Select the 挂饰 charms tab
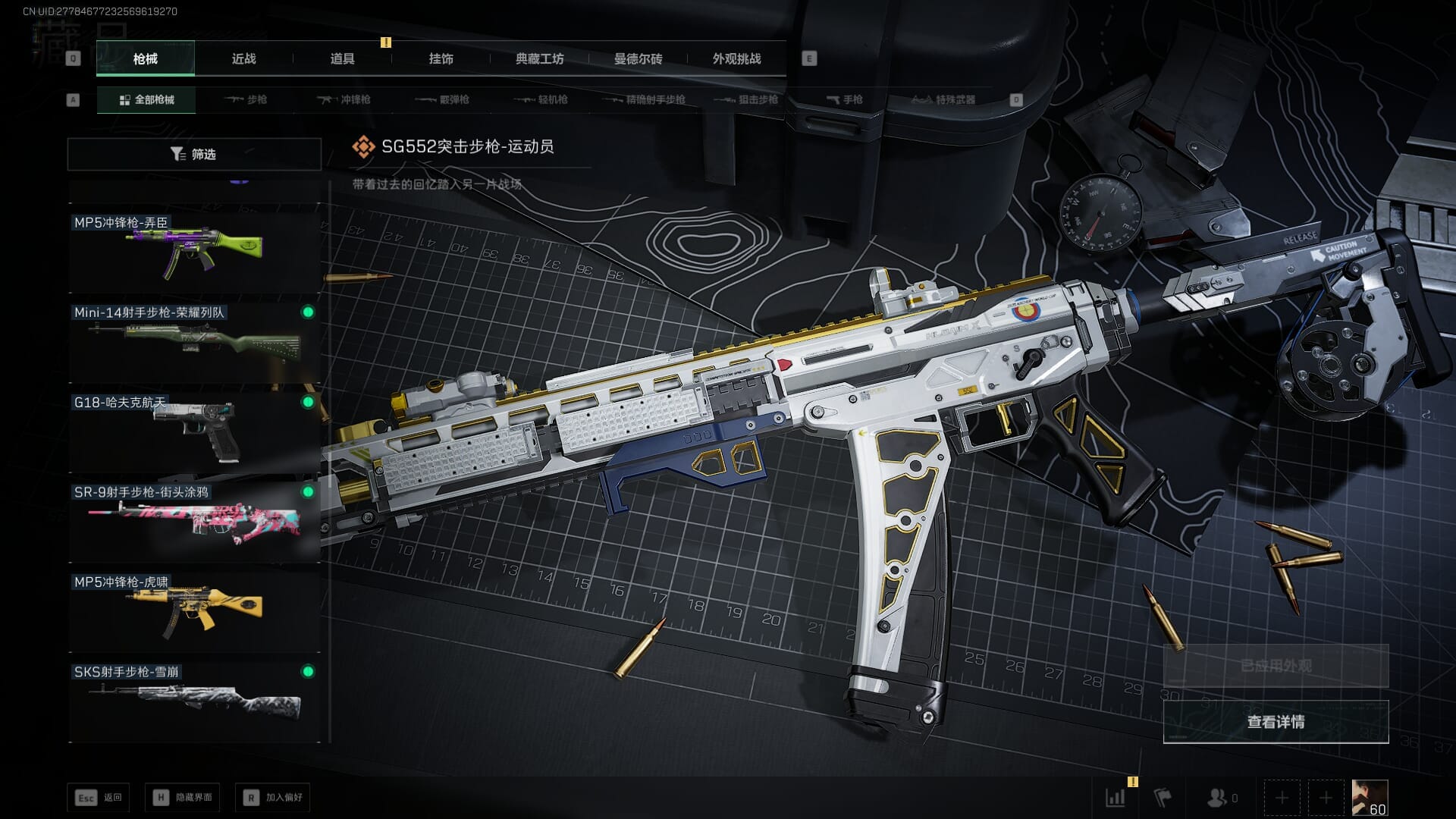1456x819 pixels. 441,59
